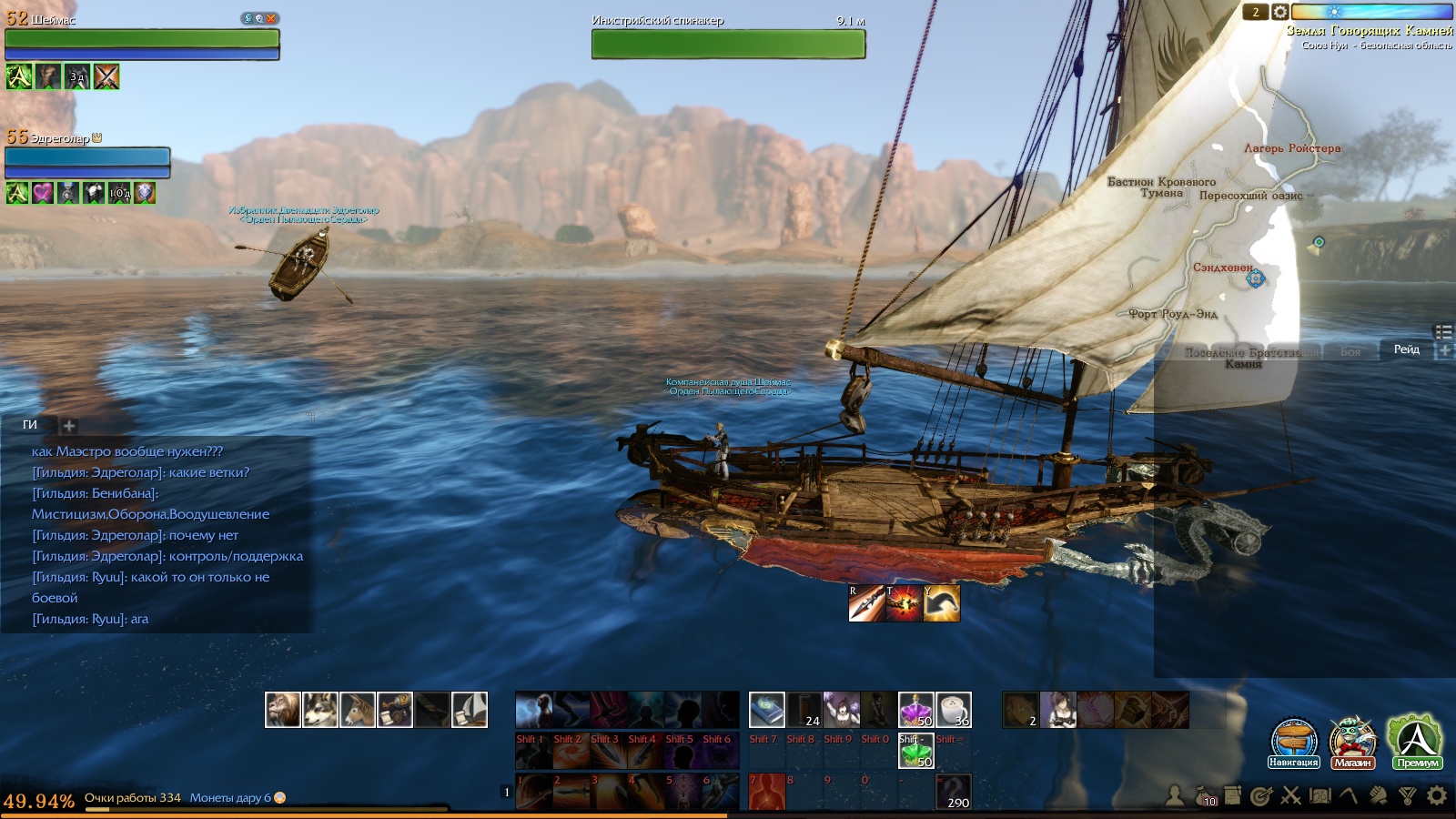The image size is (1456, 819).
Task: Open the gear settings icon in bottom bar
Action: [x=1437, y=796]
